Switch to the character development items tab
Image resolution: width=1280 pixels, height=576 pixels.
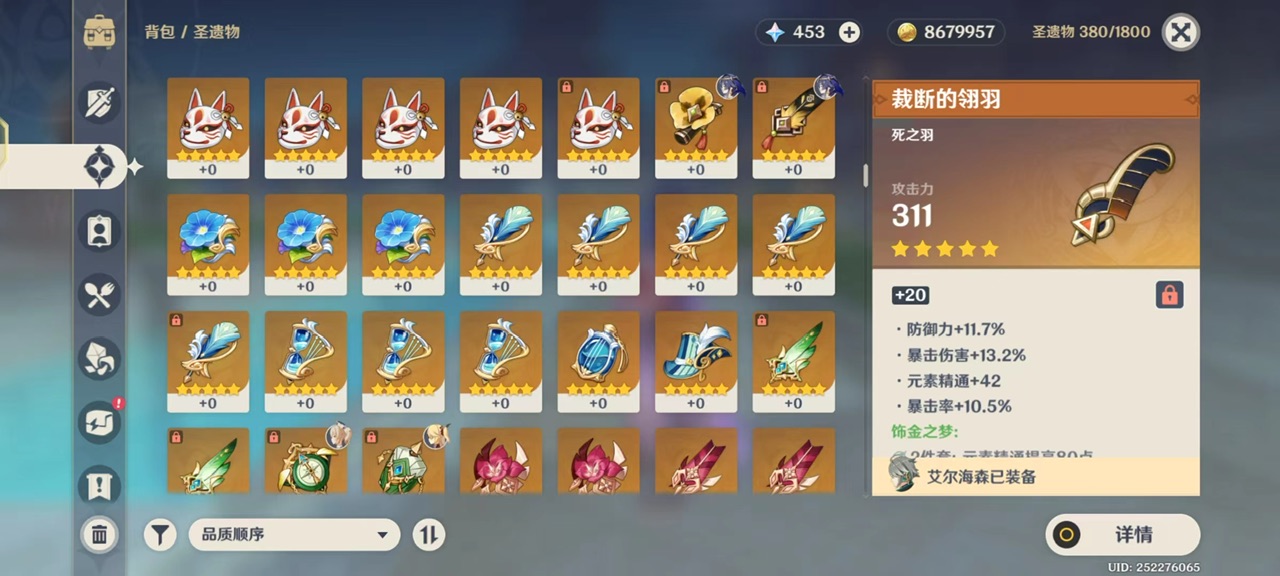99,230
